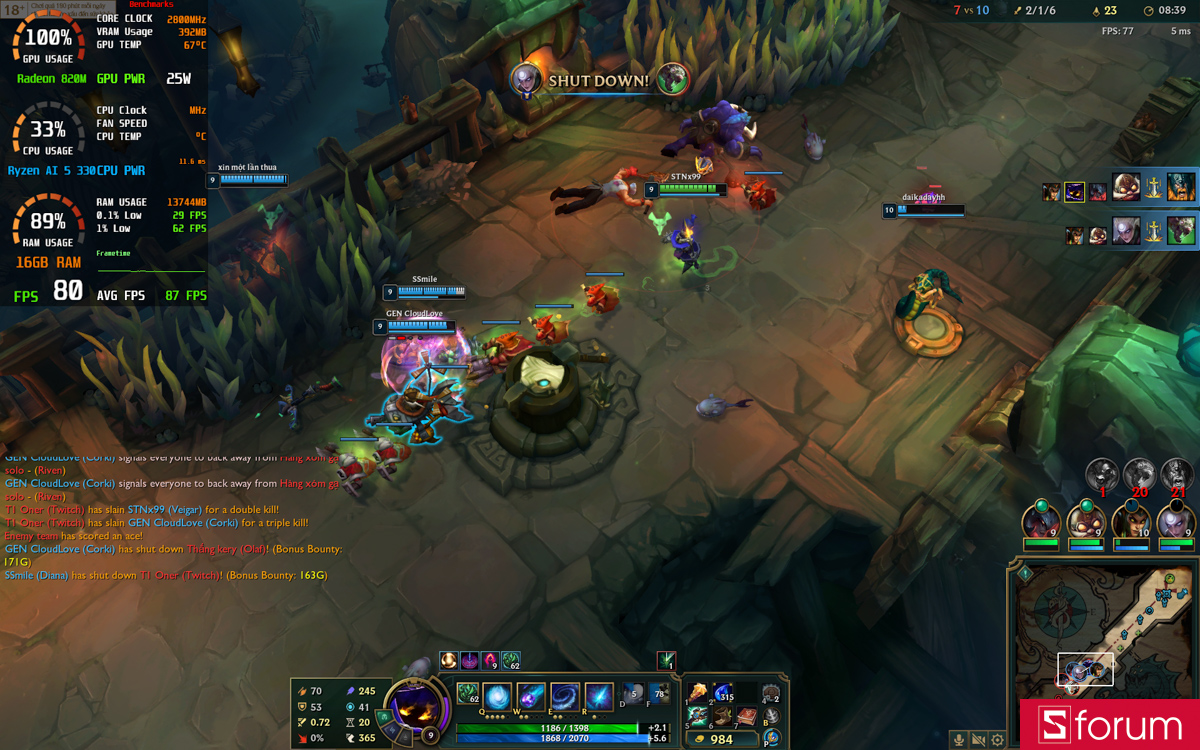
Task: Use the Event Horizon E ability
Action: pos(565,696)
